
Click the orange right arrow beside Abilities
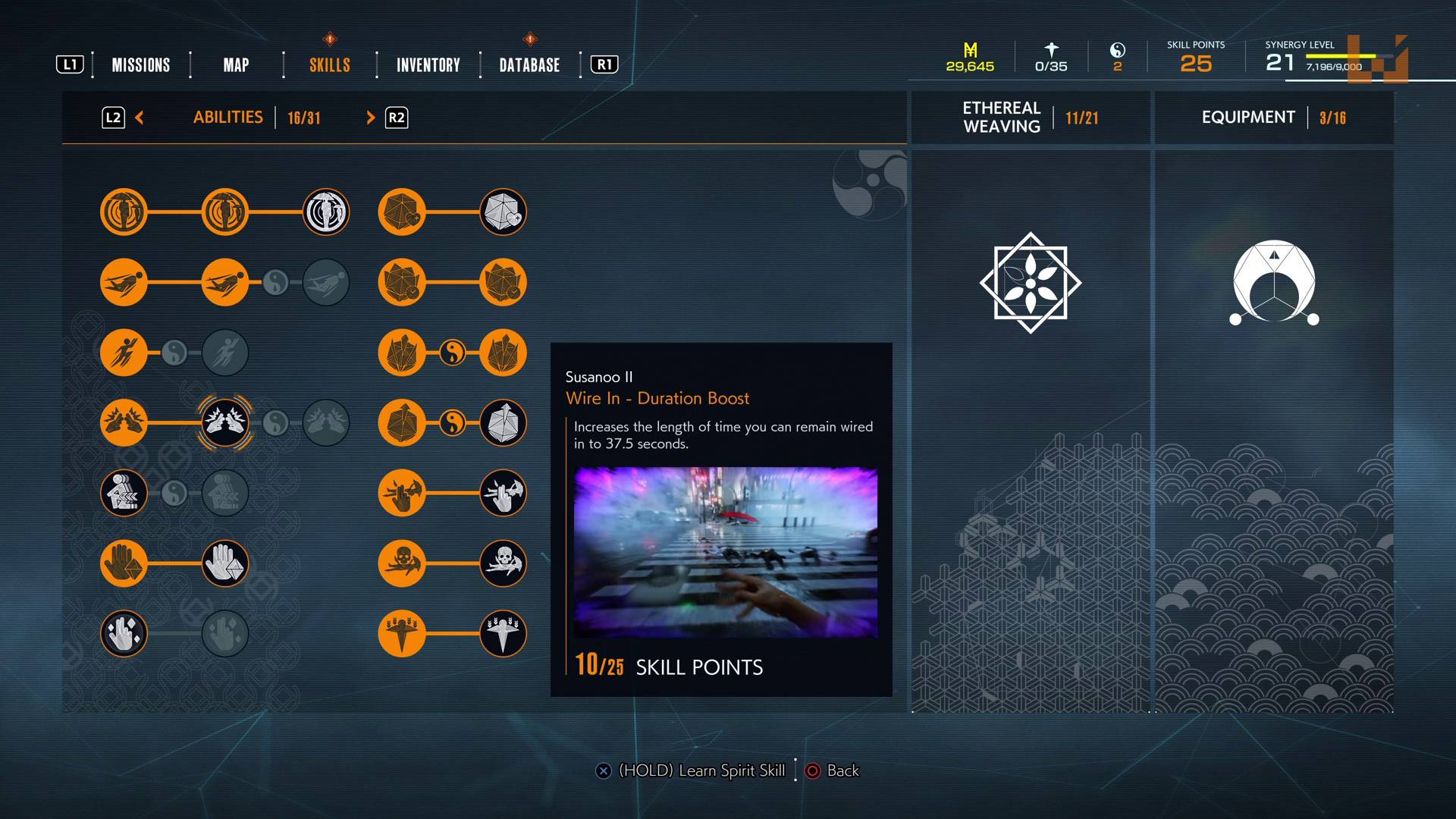(x=370, y=118)
